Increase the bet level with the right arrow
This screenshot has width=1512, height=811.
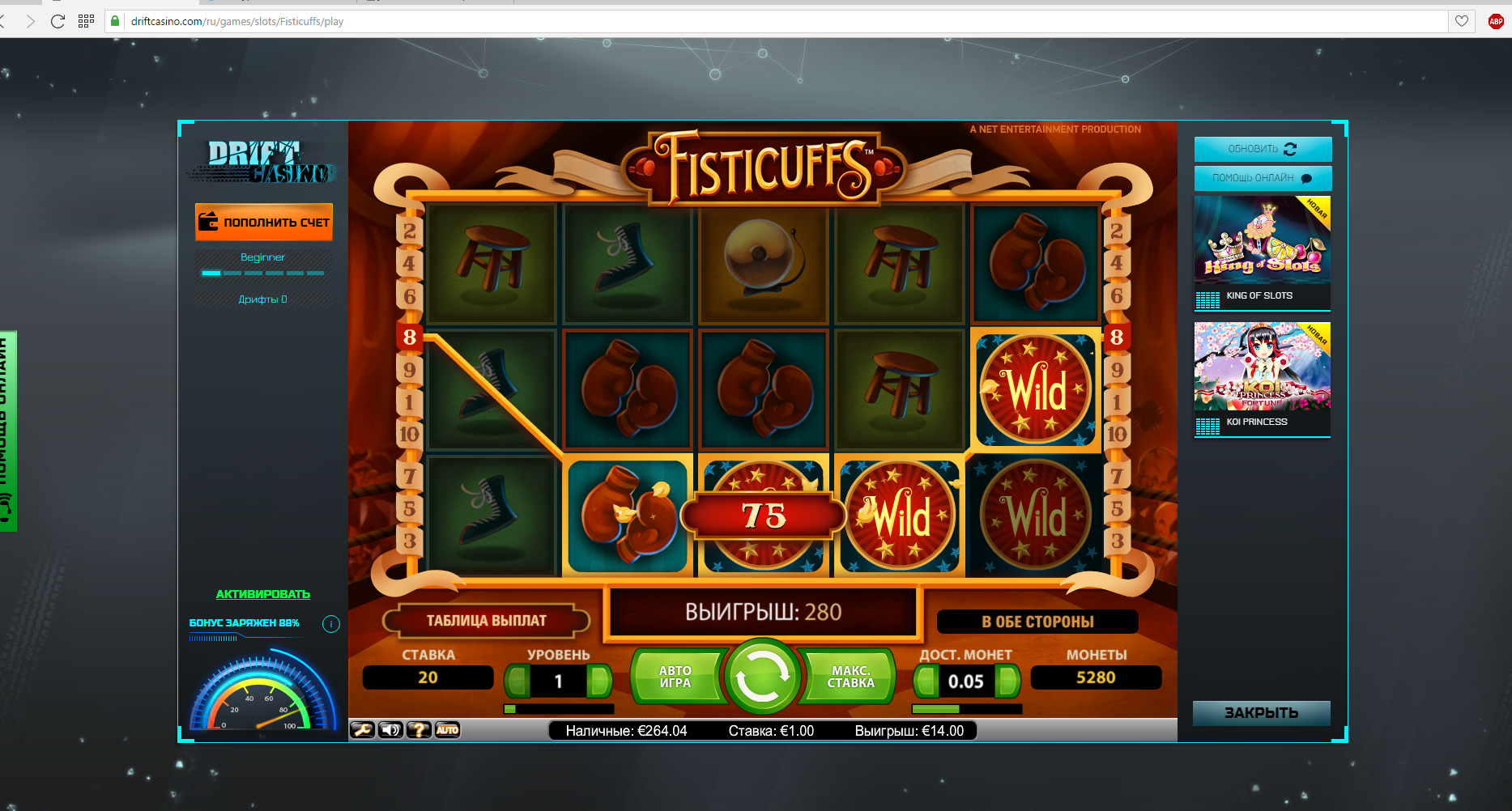tap(600, 681)
